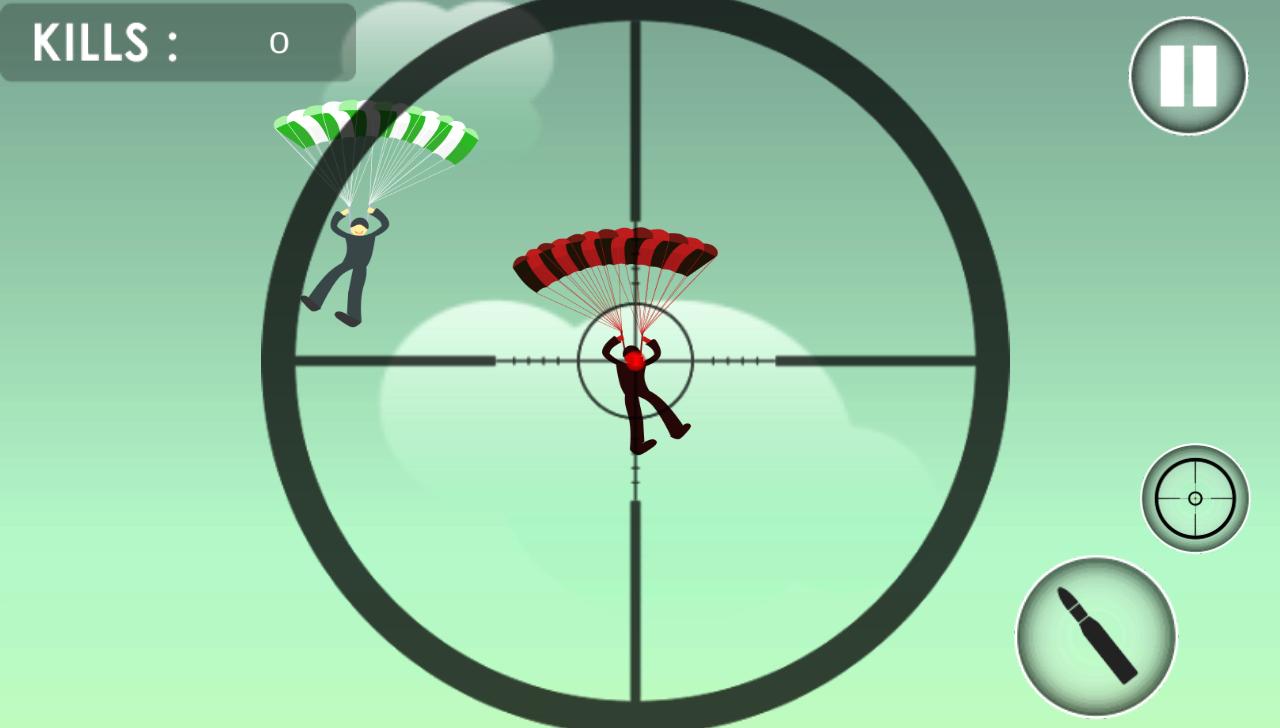
Task: Tap the bottom crosshair line segment
Action: click(632, 600)
